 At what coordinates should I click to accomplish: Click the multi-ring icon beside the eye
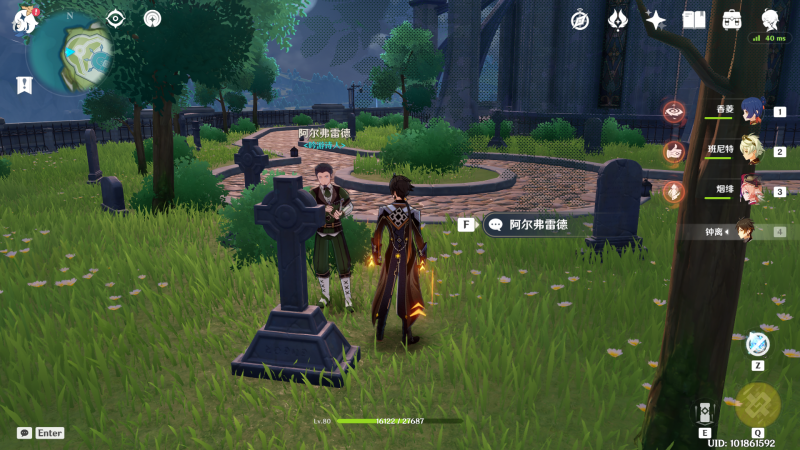click(152, 18)
